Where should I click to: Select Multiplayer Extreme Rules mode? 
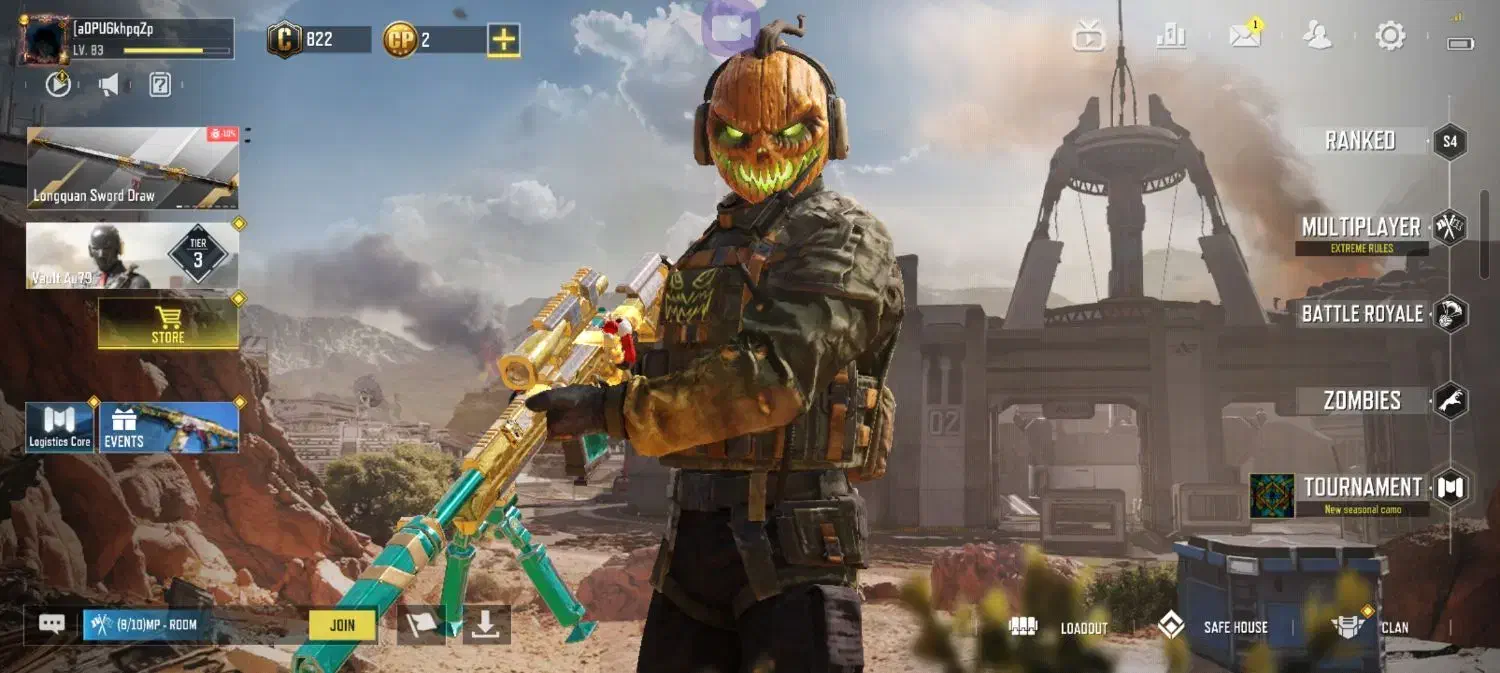(x=1362, y=229)
